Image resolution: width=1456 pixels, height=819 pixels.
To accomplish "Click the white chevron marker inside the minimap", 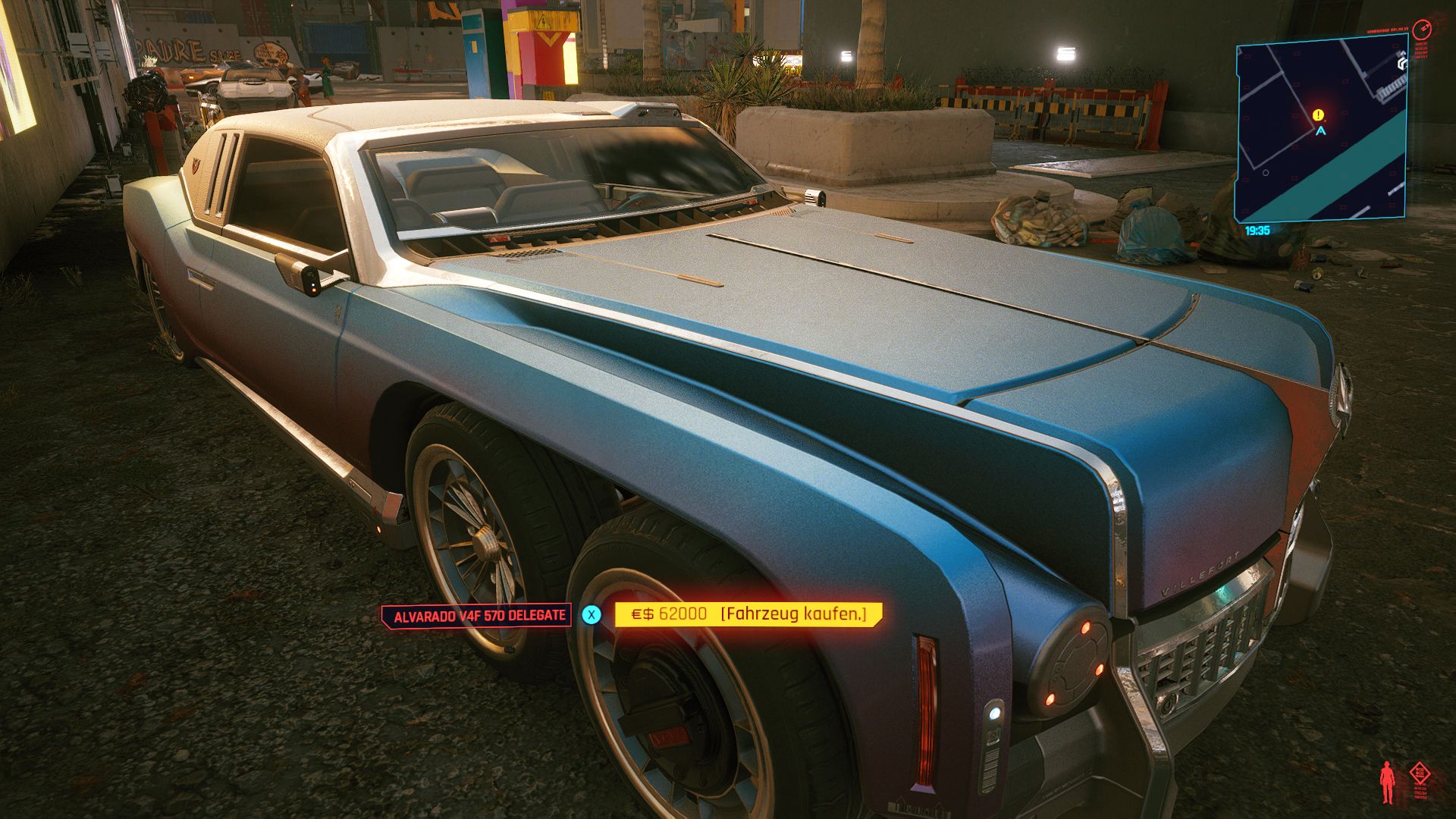I will coord(1402,61).
